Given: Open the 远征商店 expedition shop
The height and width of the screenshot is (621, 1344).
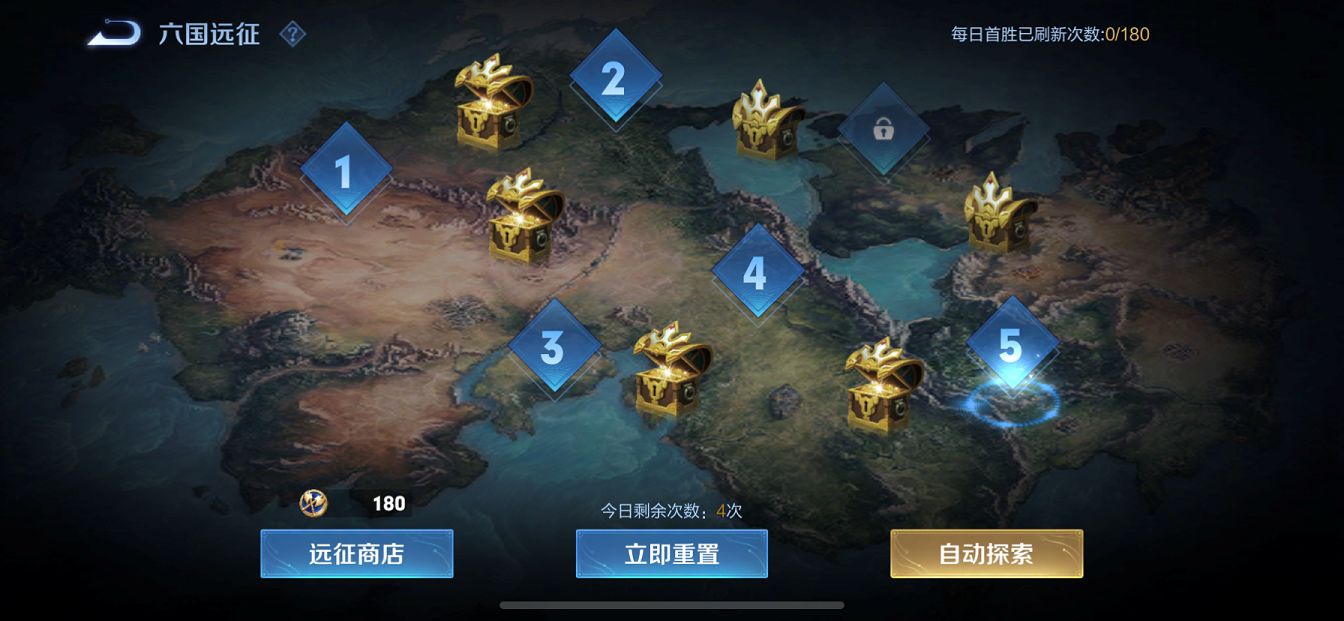Looking at the screenshot, I should [357, 554].
